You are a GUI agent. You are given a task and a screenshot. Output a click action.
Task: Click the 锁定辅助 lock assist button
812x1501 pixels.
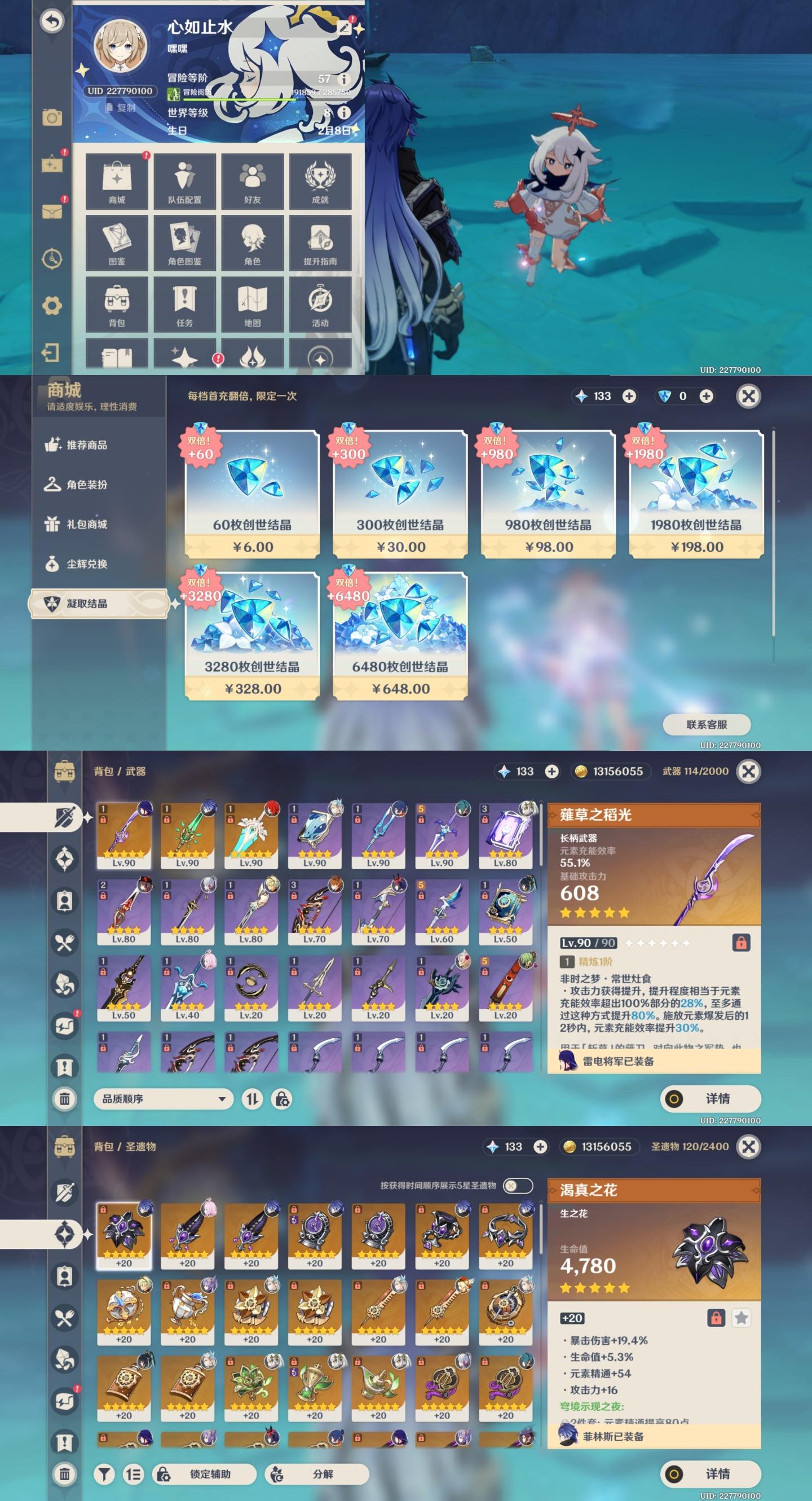click(204, 1473)
